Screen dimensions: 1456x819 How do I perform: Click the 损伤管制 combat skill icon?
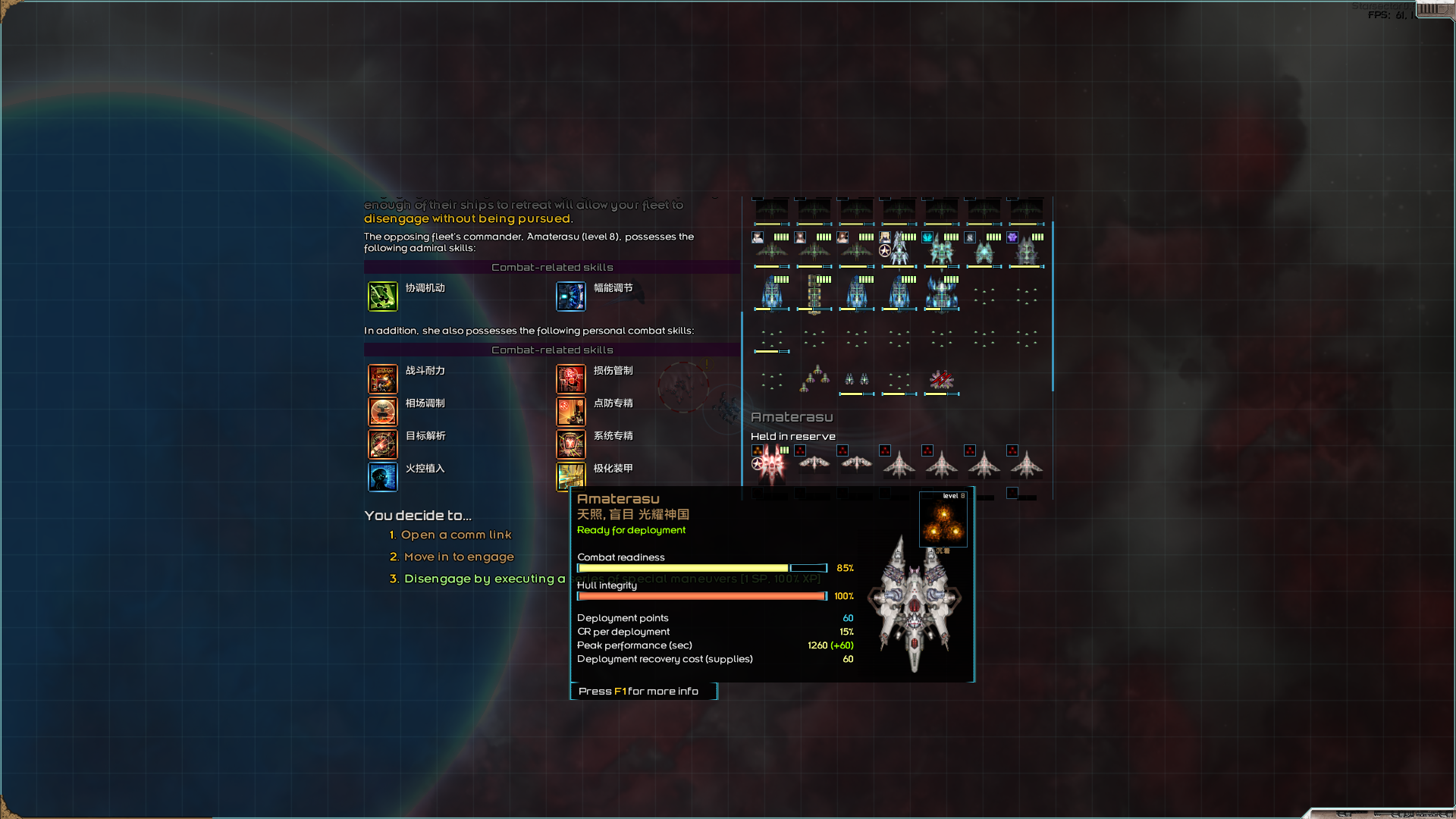point(571,379)
